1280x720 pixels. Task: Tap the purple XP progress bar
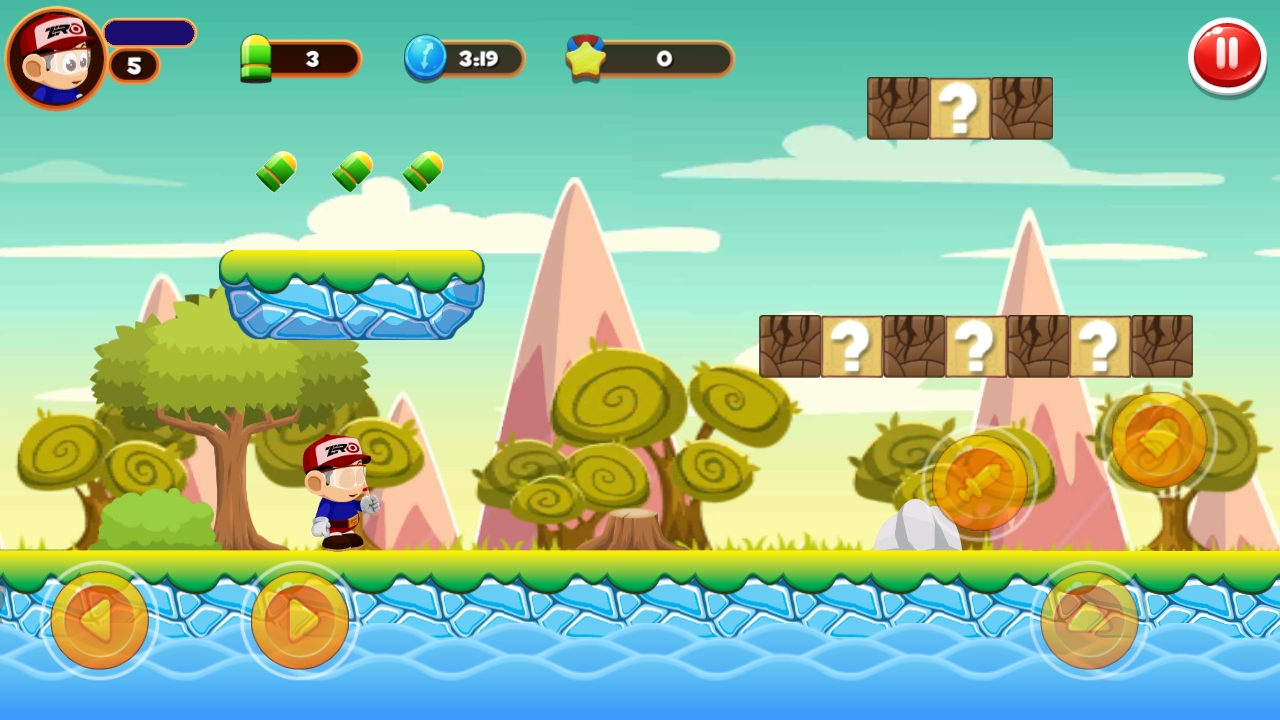[x=148, y=34]
